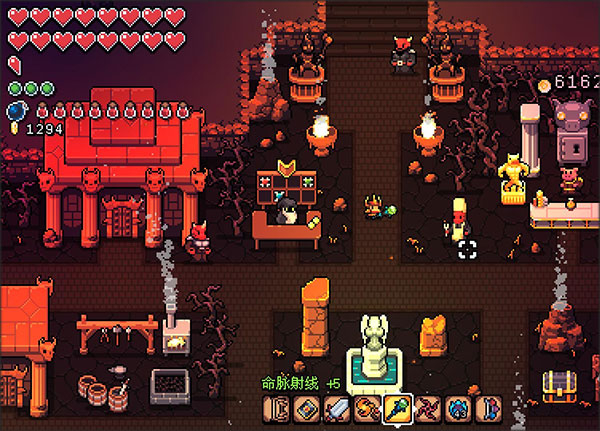
Task: Select the bow hotbar slot
Action: pos(277,410)
